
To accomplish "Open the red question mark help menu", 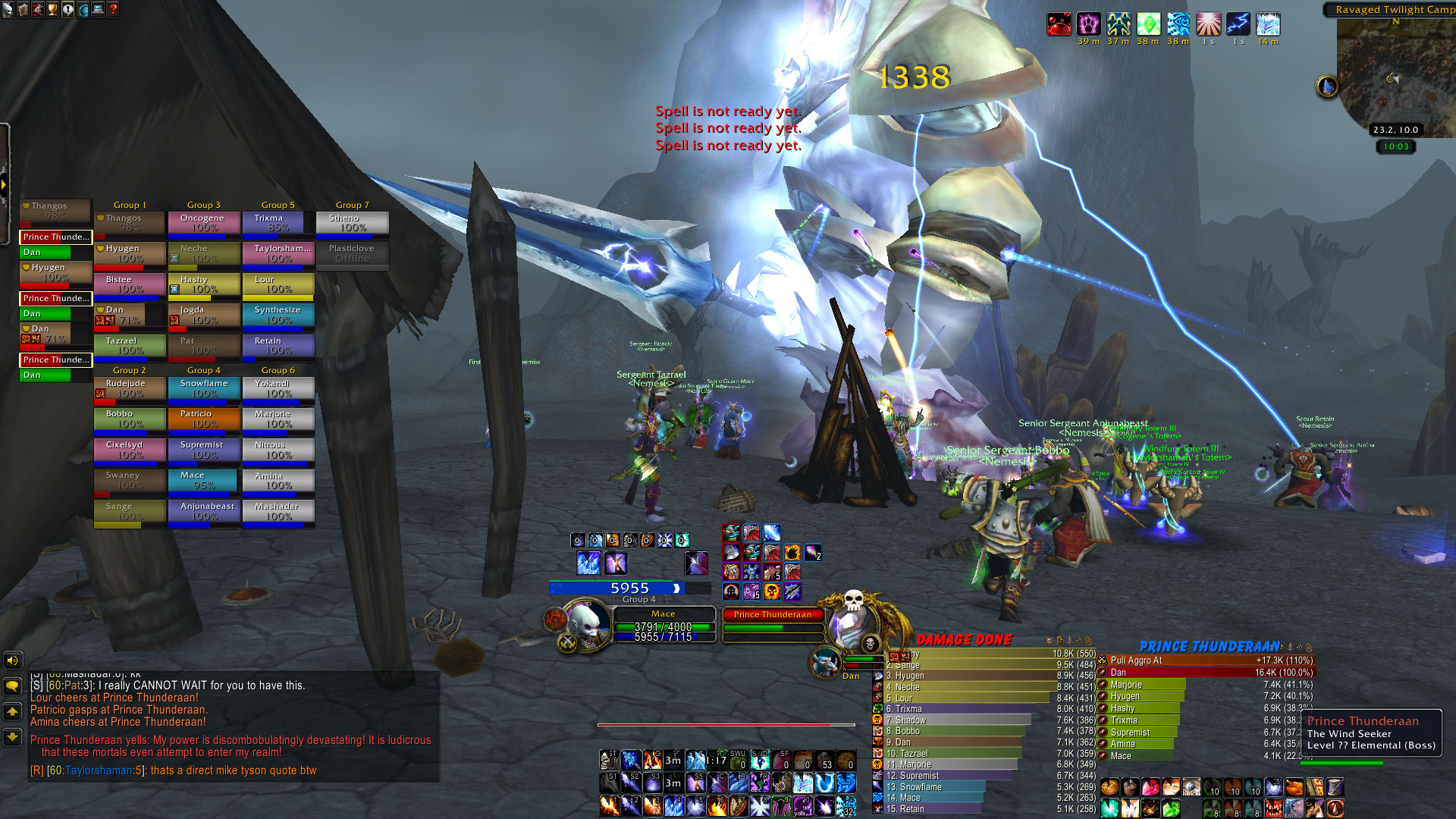I will 113,10.
